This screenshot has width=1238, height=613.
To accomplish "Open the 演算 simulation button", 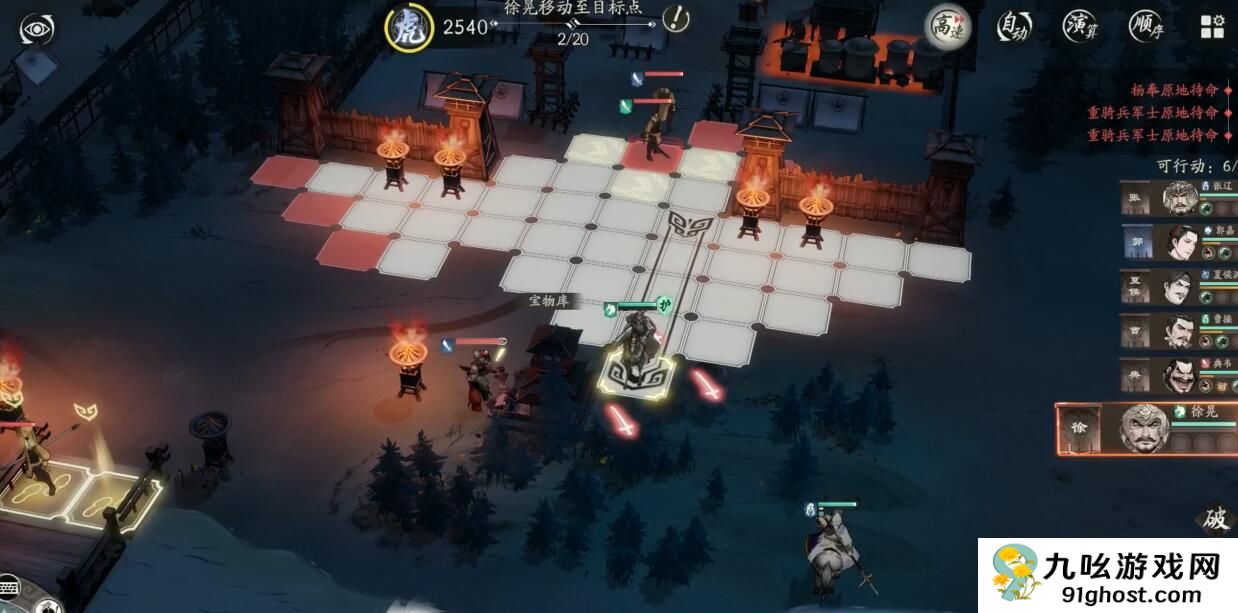I will (x=1080, y=26).
